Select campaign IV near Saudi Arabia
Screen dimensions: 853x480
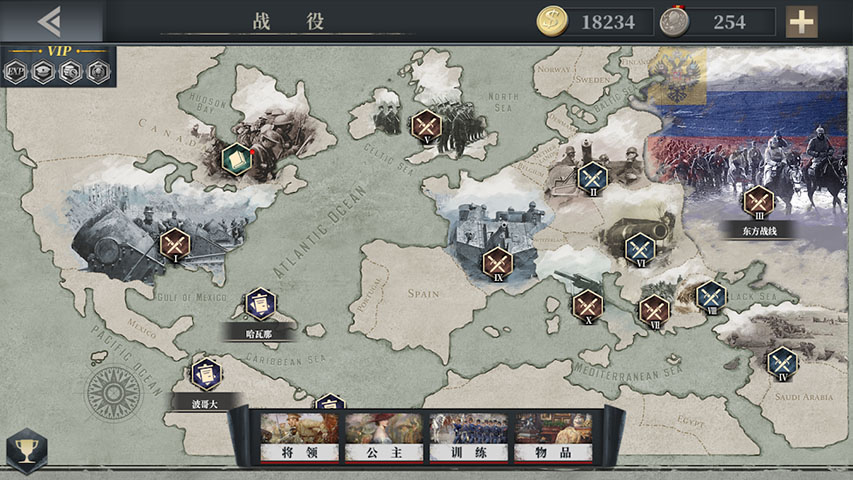point(782,361)
